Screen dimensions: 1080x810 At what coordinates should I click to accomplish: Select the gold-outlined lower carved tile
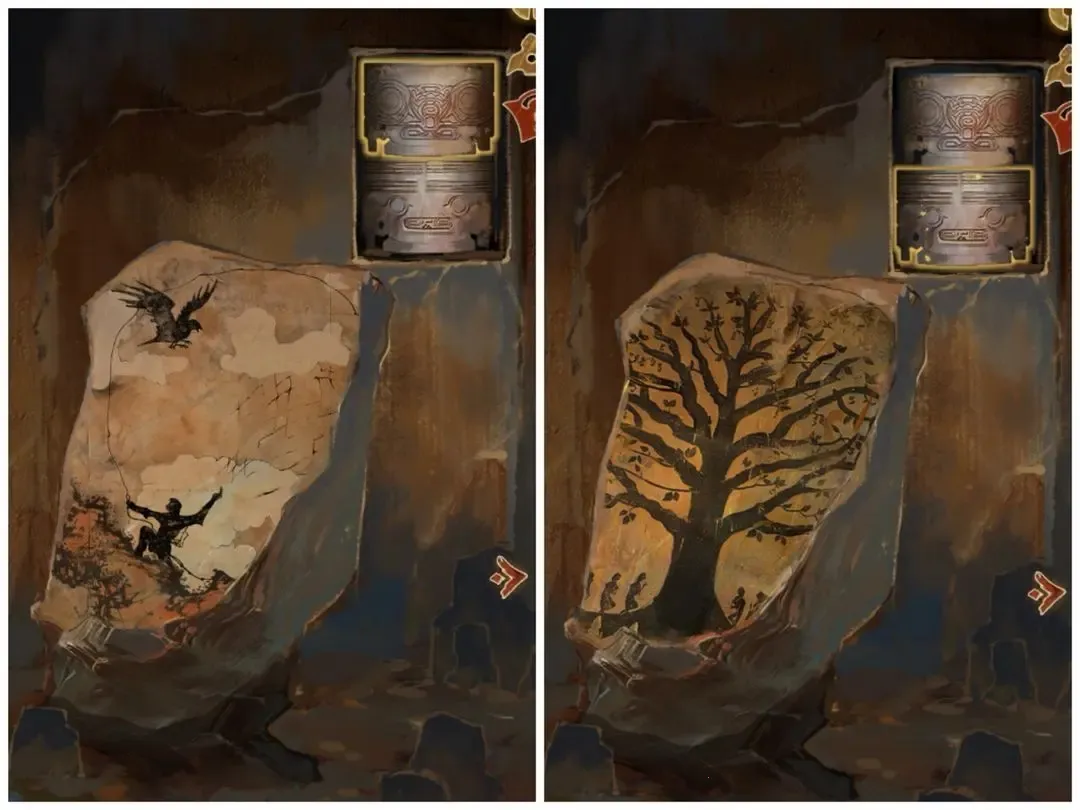point(963,218)
